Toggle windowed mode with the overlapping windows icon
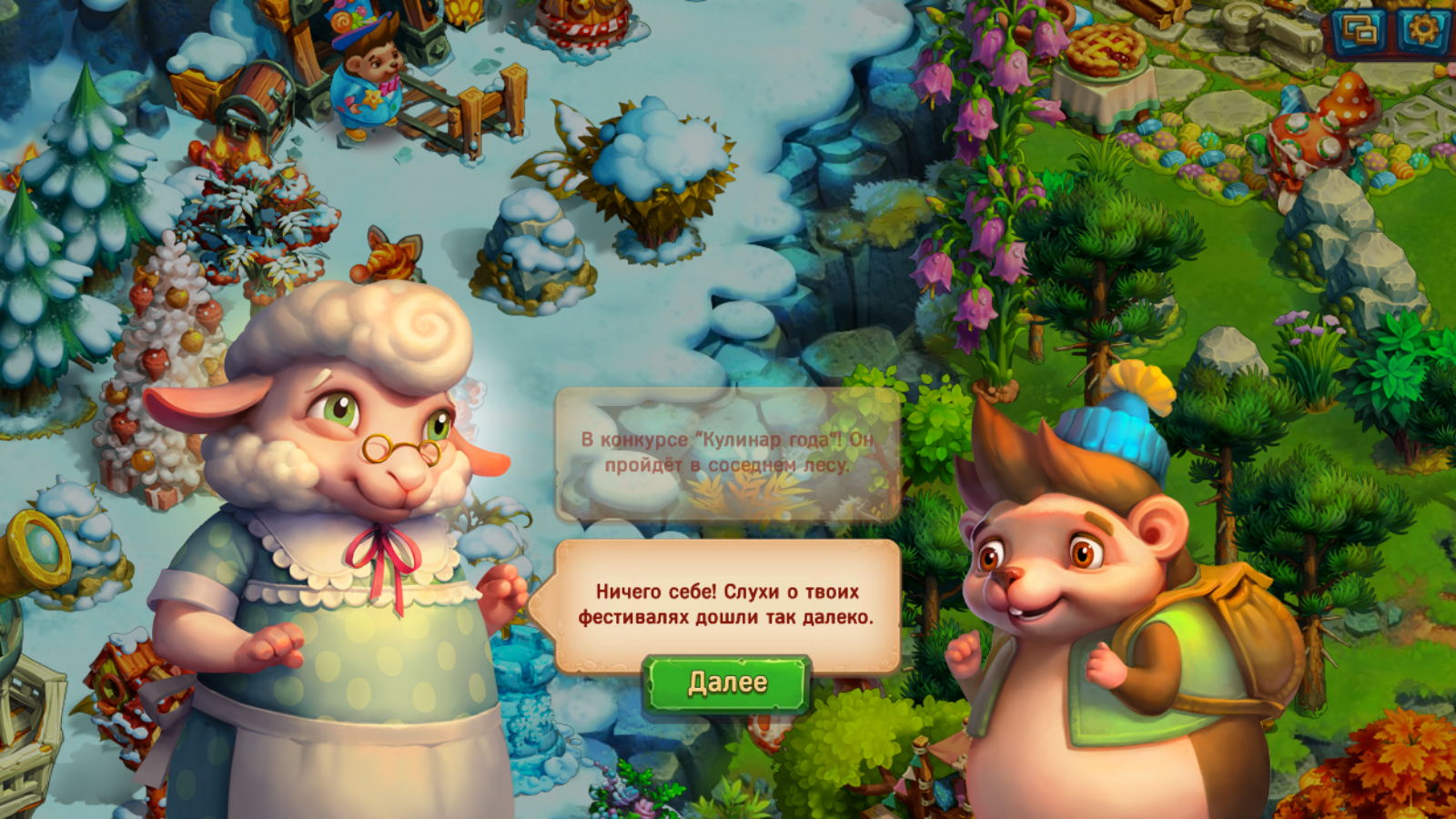This screenshot has width=1456, height=819. [1361, 32]
